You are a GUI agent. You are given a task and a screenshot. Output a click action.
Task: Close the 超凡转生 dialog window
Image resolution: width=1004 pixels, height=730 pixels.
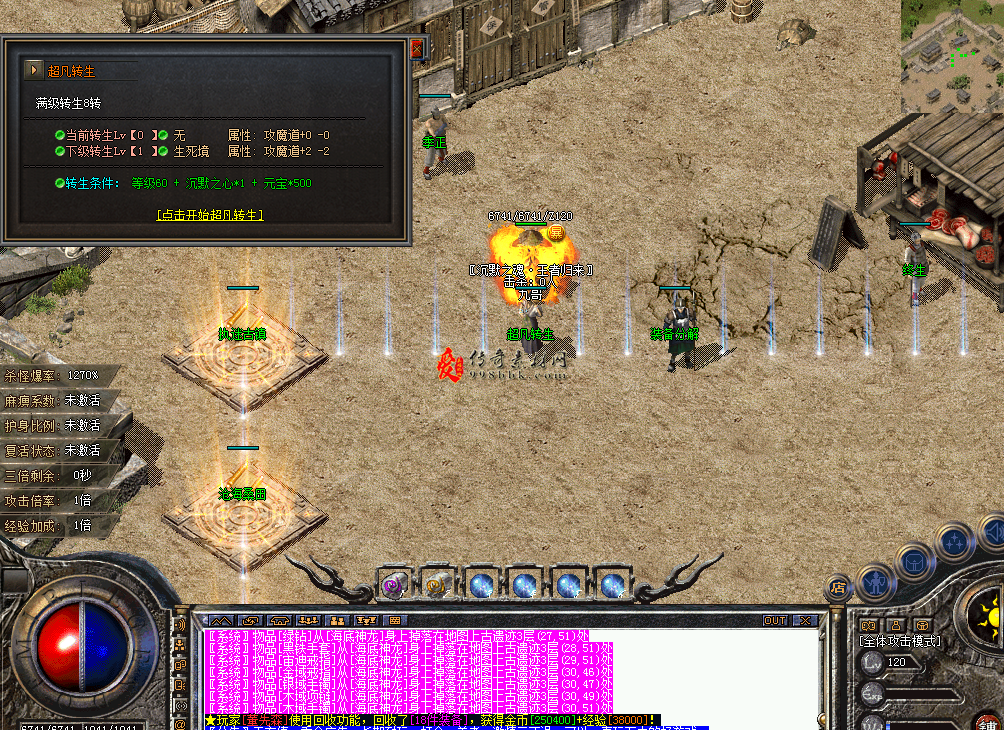click(417, 48)
